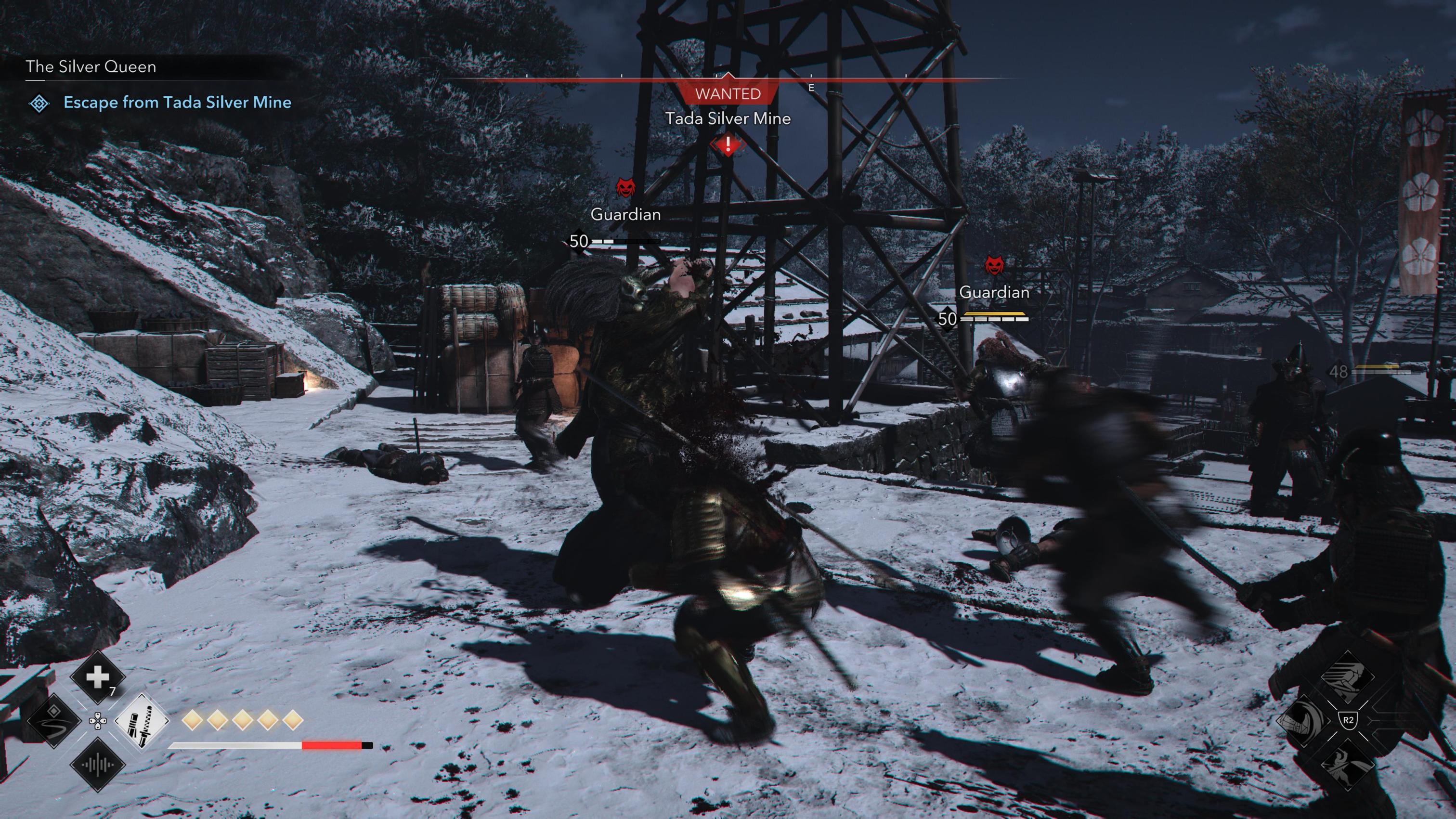1456x819 pixels.
Task: Click the red WANTED status banner
Action: [728, 93]
